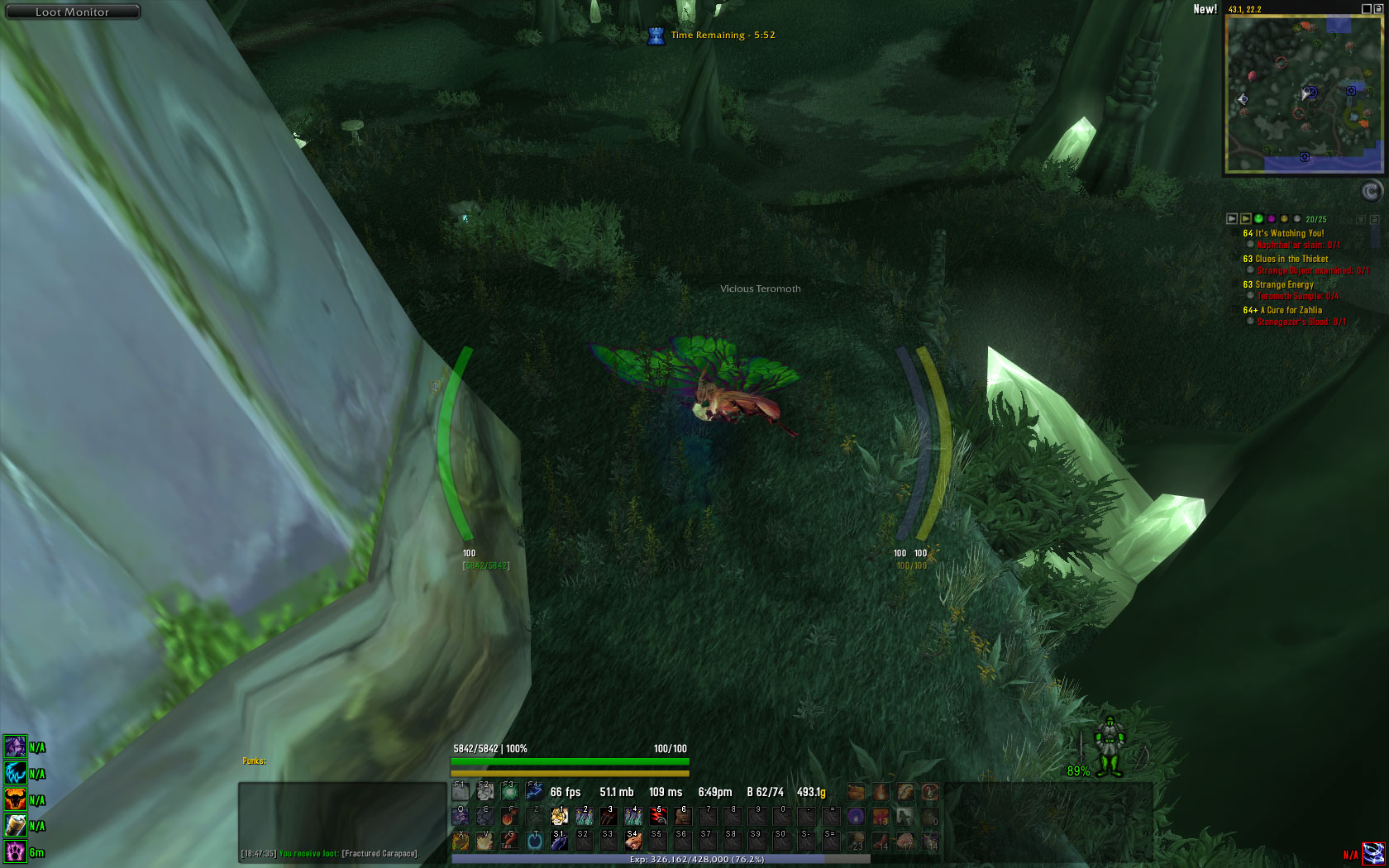
Task: Open the Loot Monitor panel
Action: click(72, 12)
